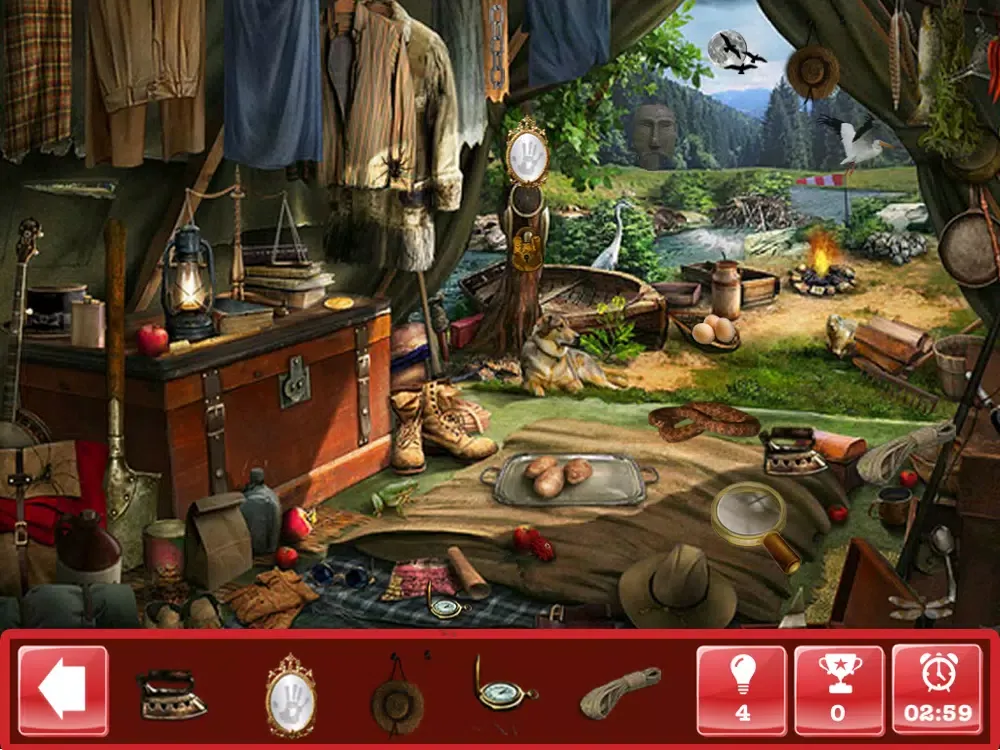
Task: Open the trophy achievements button
Action: [838, 690]
